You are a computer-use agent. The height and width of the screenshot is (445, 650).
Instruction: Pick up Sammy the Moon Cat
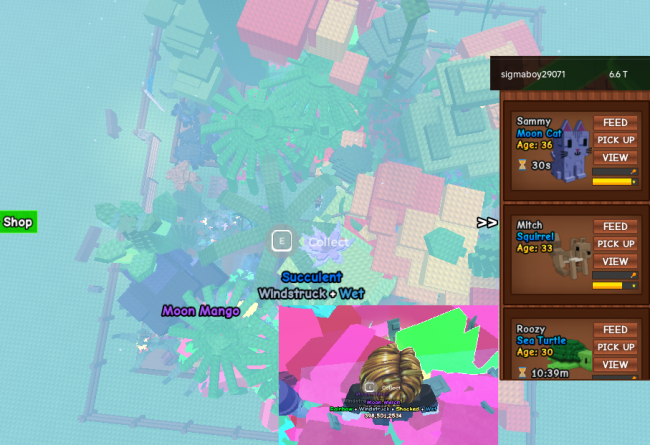point(615,140)
